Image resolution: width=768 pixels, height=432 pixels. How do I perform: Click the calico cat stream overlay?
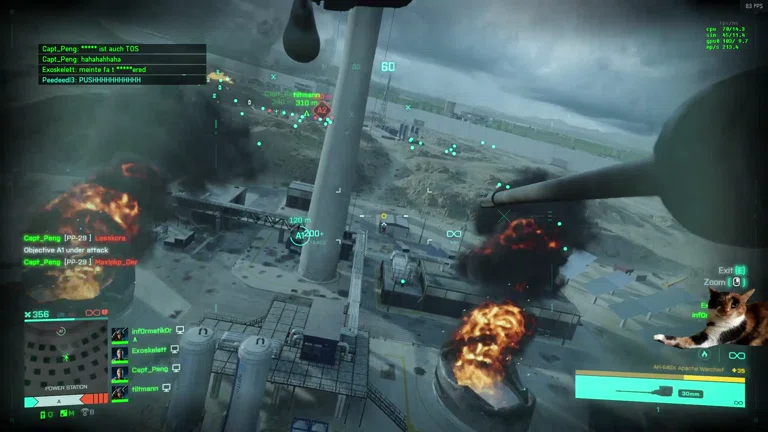(x=735, y=317)
